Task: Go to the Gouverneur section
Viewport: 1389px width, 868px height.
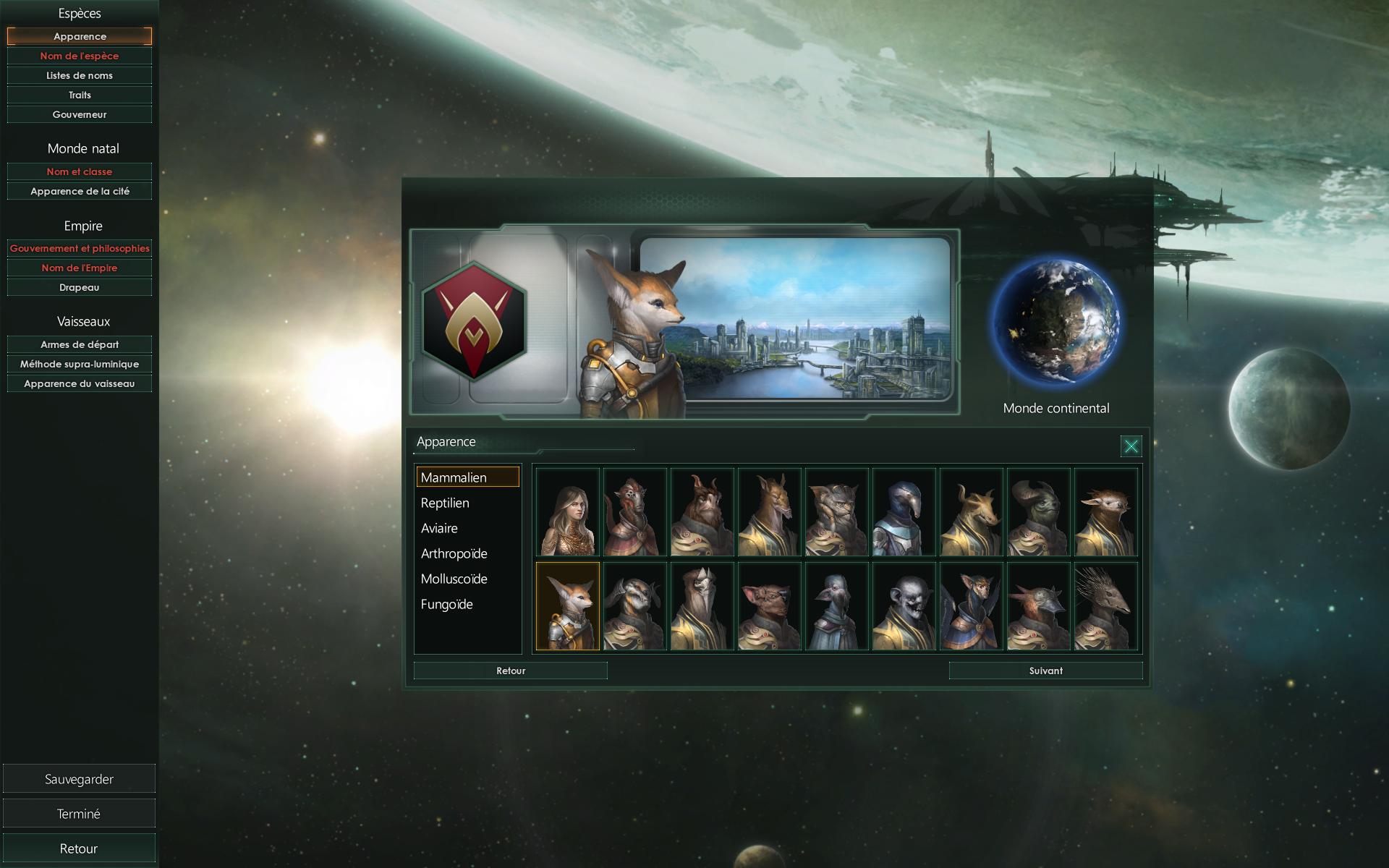Action: [x=80, y=114]
